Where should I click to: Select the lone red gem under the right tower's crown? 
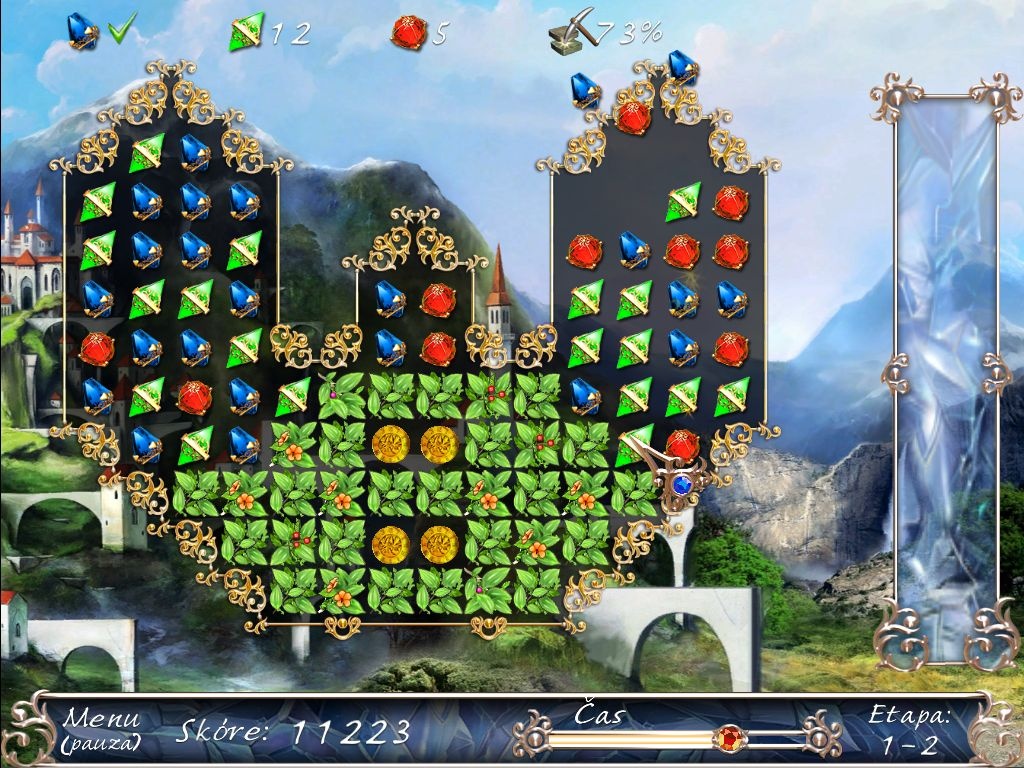tap(632, 117)
